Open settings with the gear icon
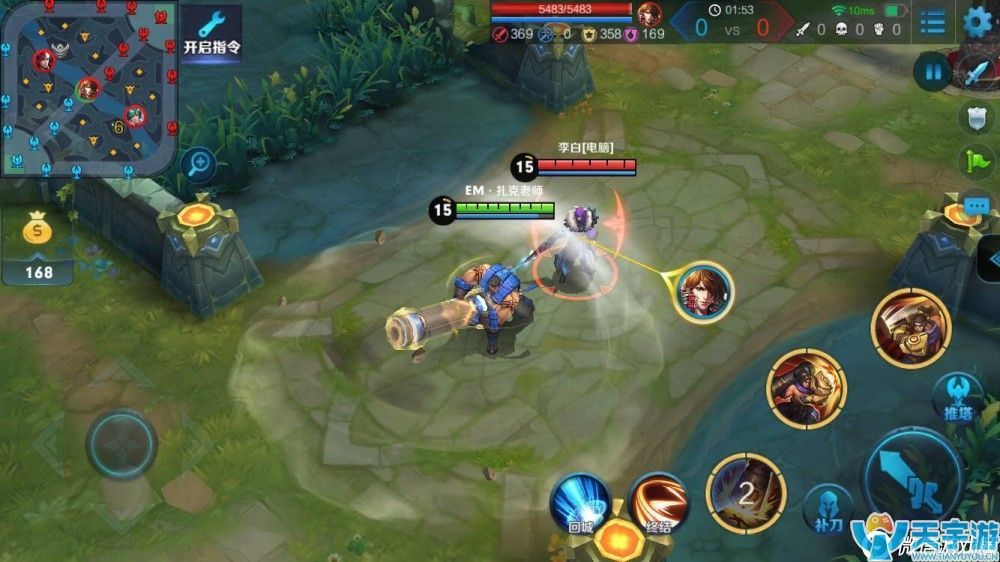The width and height of the screenshot is (1000, 562). [978, 22]
